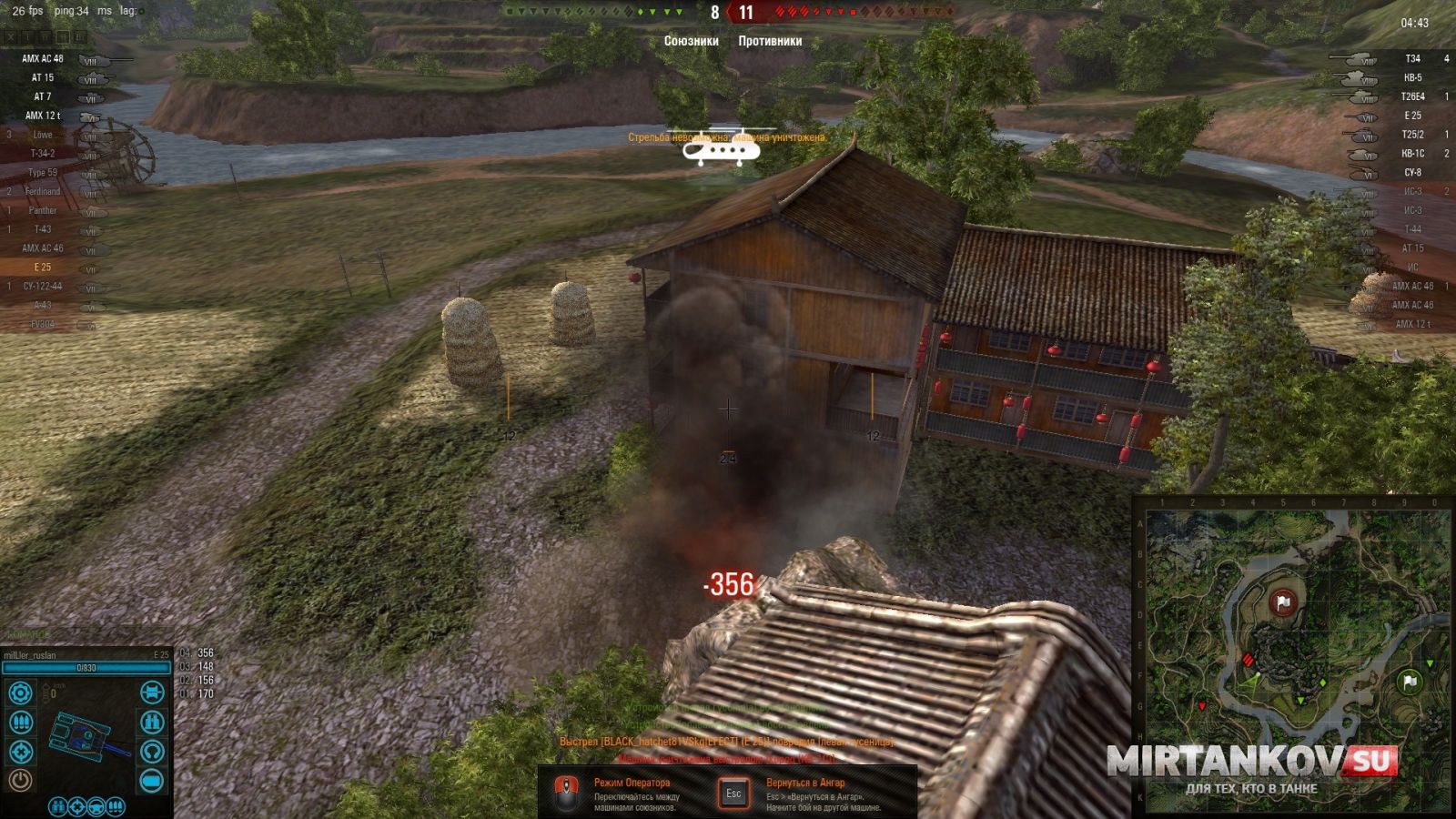Viewport: 1456px width, 819px height.
Task: Pick Ferdinand from the allied team list
Action: tap(43, 191)
